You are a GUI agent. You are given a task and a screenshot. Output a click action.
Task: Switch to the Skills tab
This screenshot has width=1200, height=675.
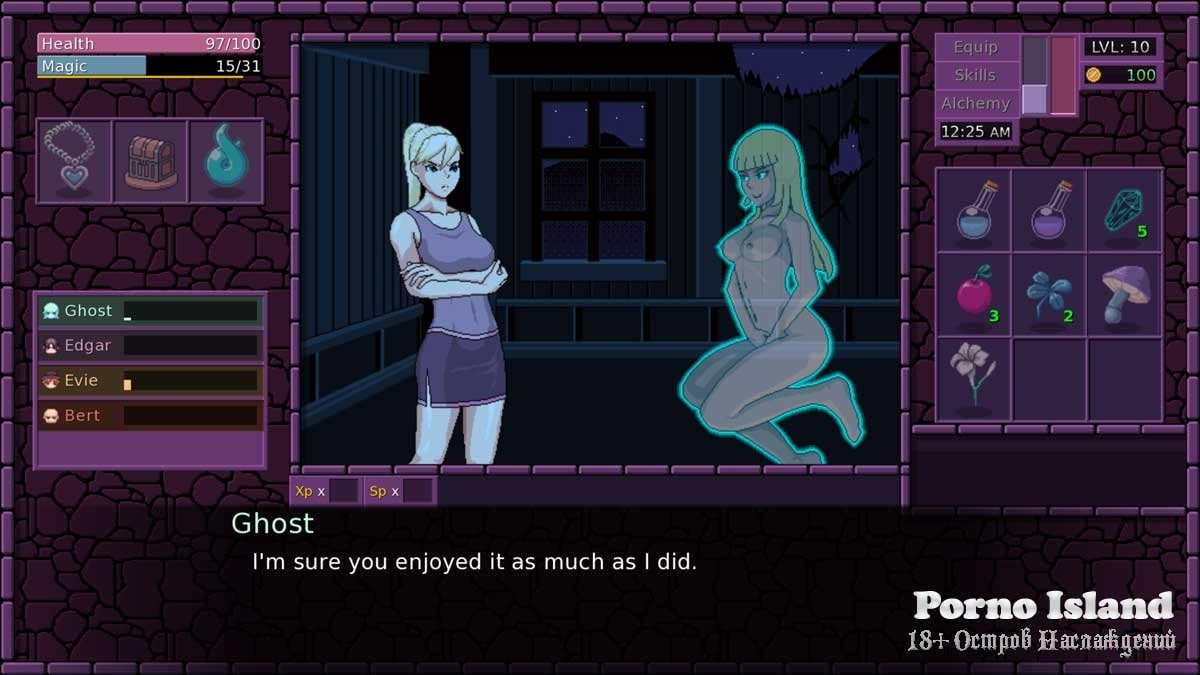[975, 75]
